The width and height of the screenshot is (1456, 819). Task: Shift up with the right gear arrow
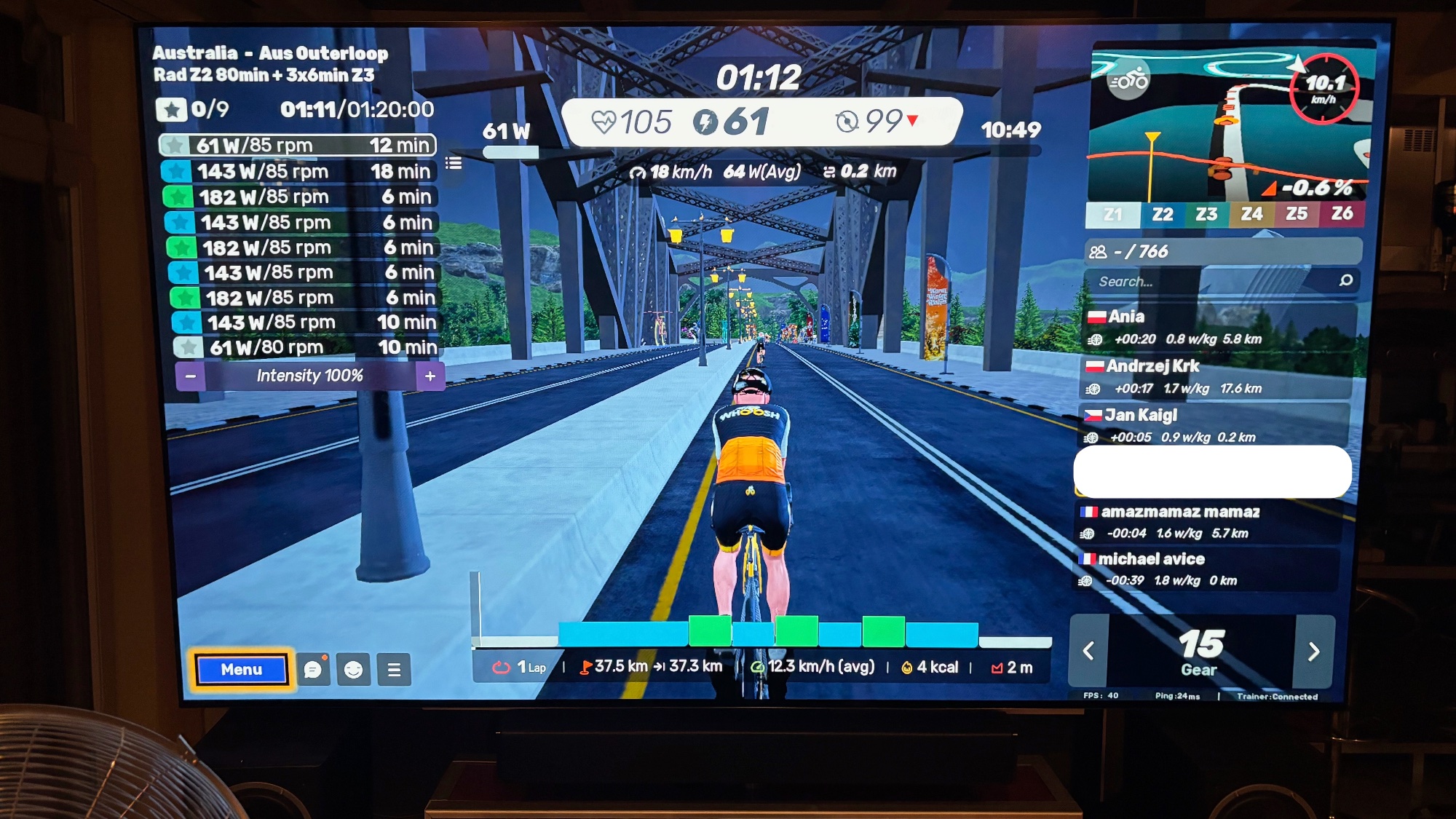(x=1313, y=651)
